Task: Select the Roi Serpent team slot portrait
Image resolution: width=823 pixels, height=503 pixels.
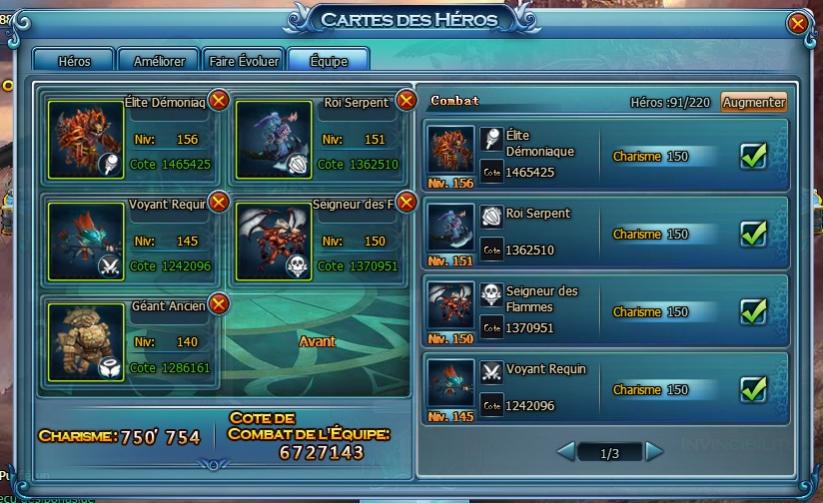Action: click(274, 139)
